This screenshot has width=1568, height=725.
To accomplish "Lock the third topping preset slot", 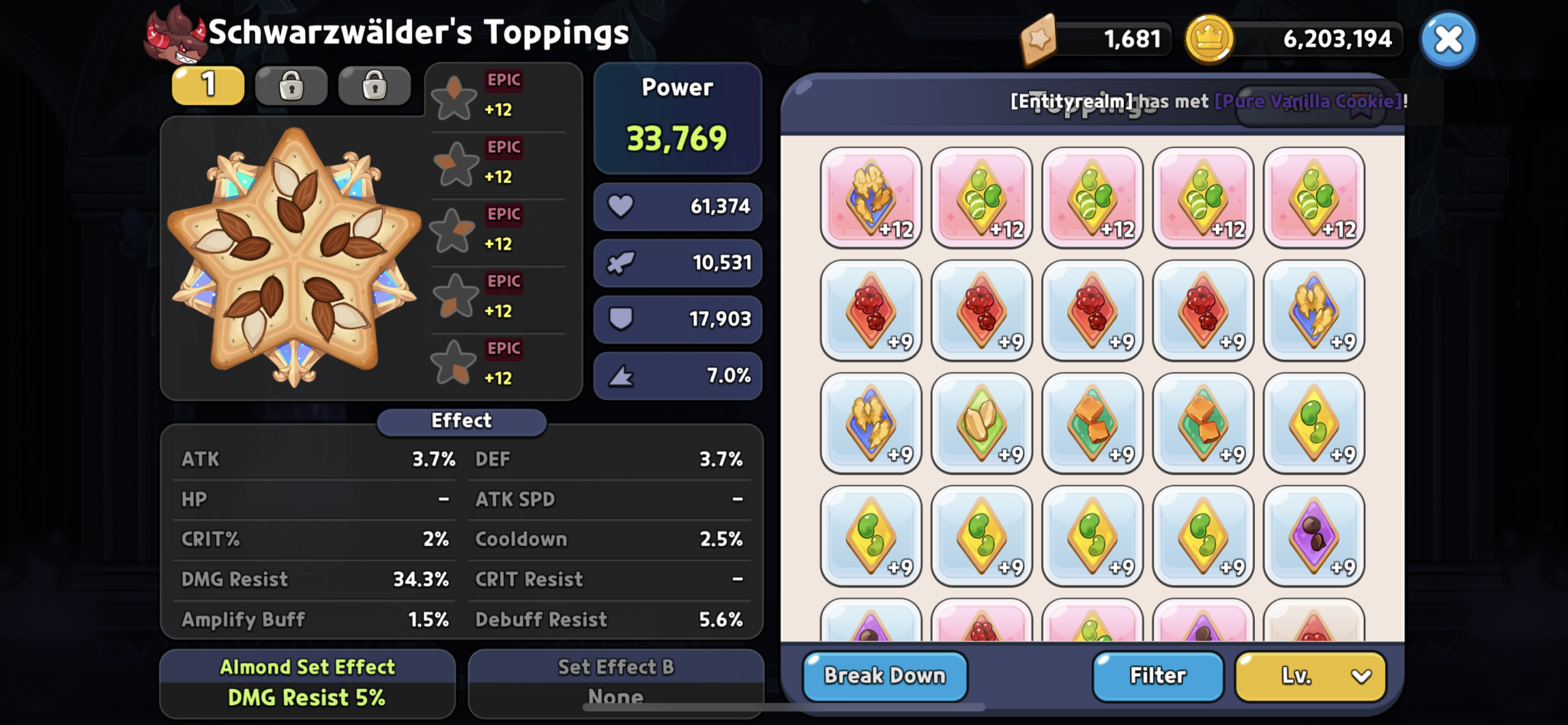I will pos(374,85).
